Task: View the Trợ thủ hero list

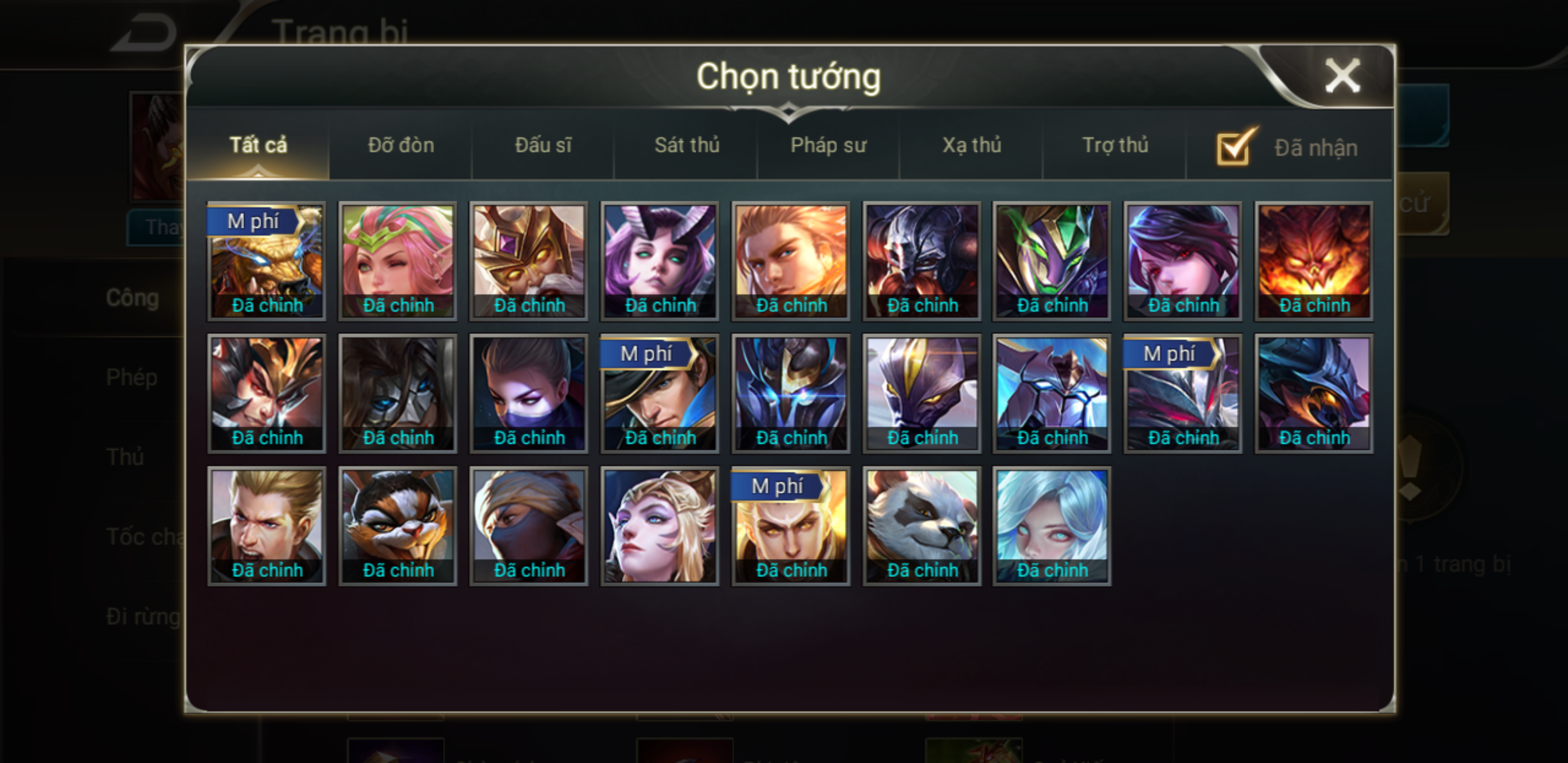Action: click(x=1115, y=146)
